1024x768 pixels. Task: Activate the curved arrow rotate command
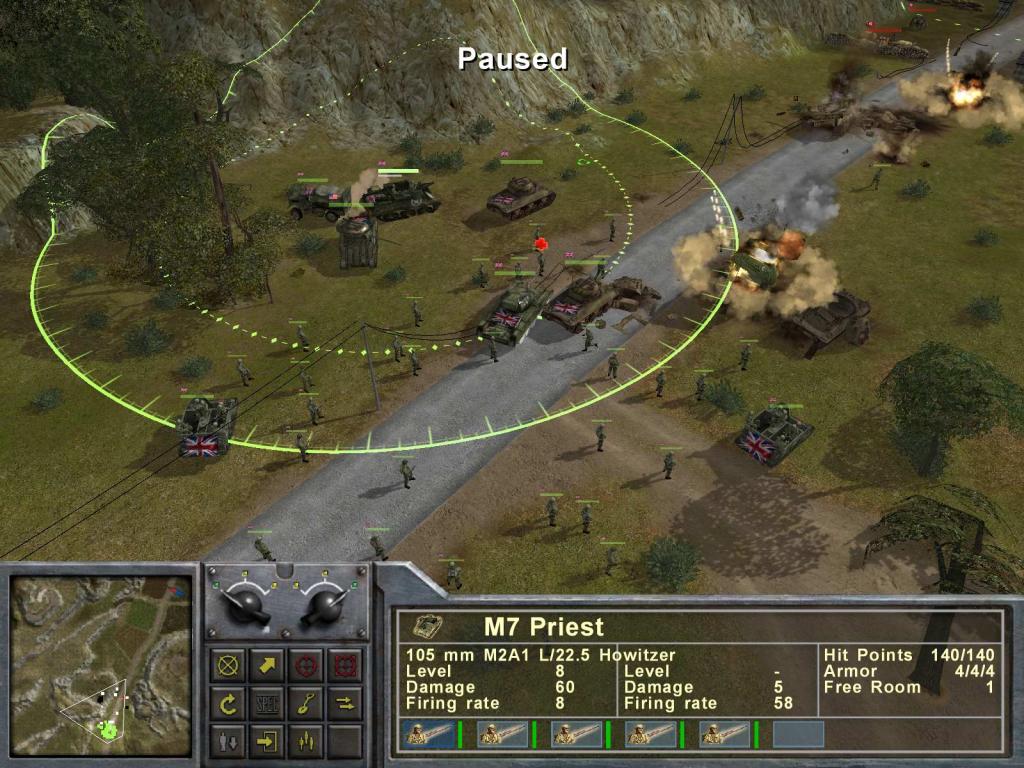[x=229, y=703]
